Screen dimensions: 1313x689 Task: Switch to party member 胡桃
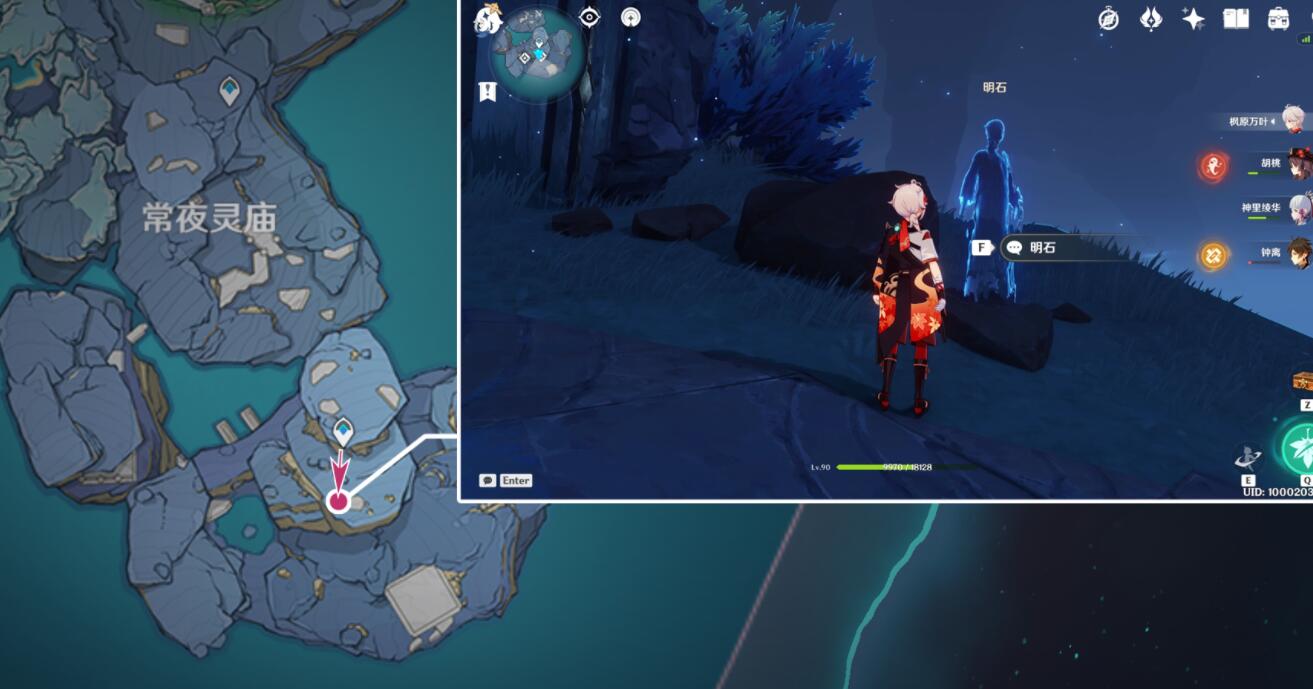[x=1298, y=164]
